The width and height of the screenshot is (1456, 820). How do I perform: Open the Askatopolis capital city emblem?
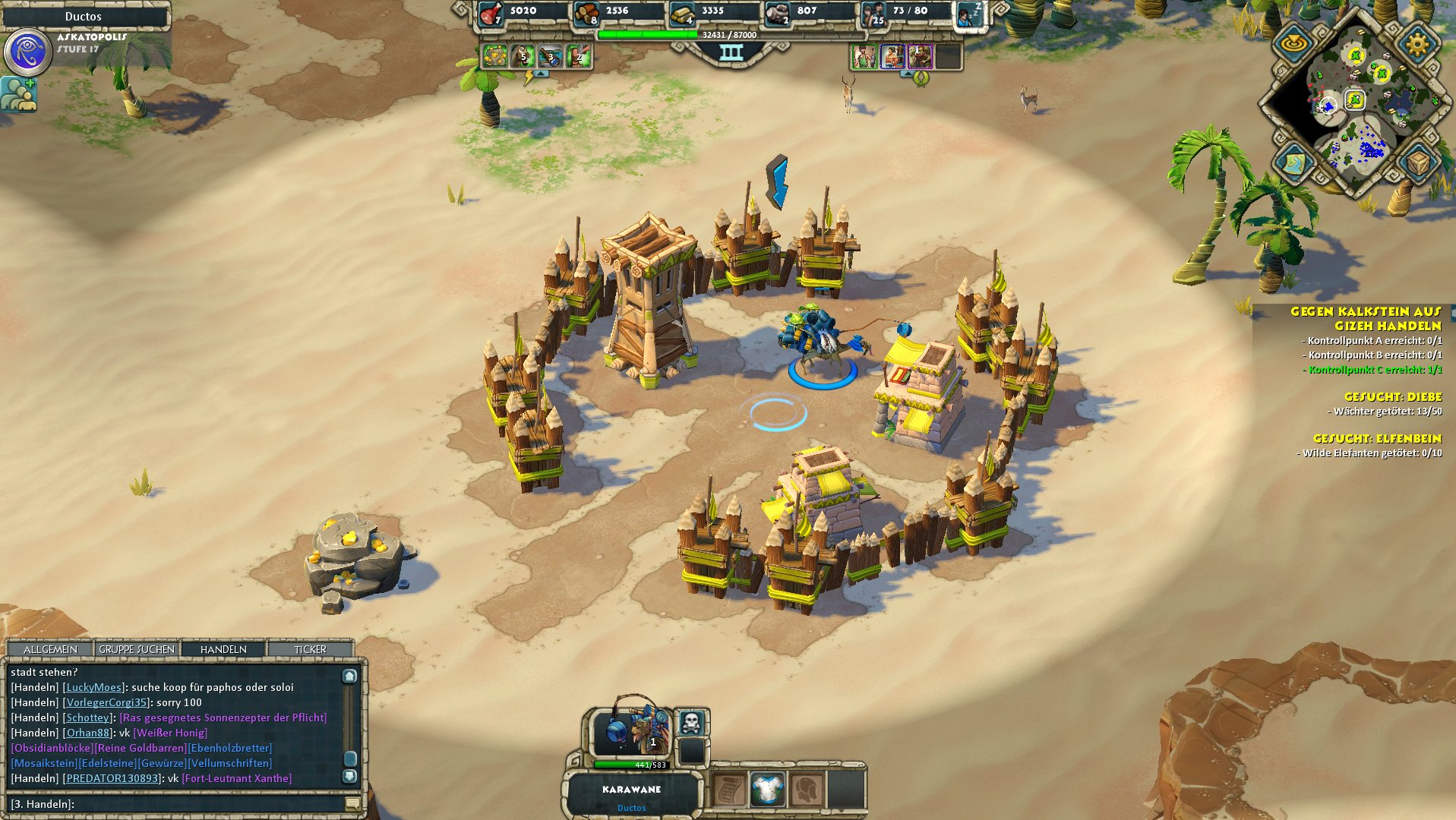pyautogui.click(x=28, y=52)
